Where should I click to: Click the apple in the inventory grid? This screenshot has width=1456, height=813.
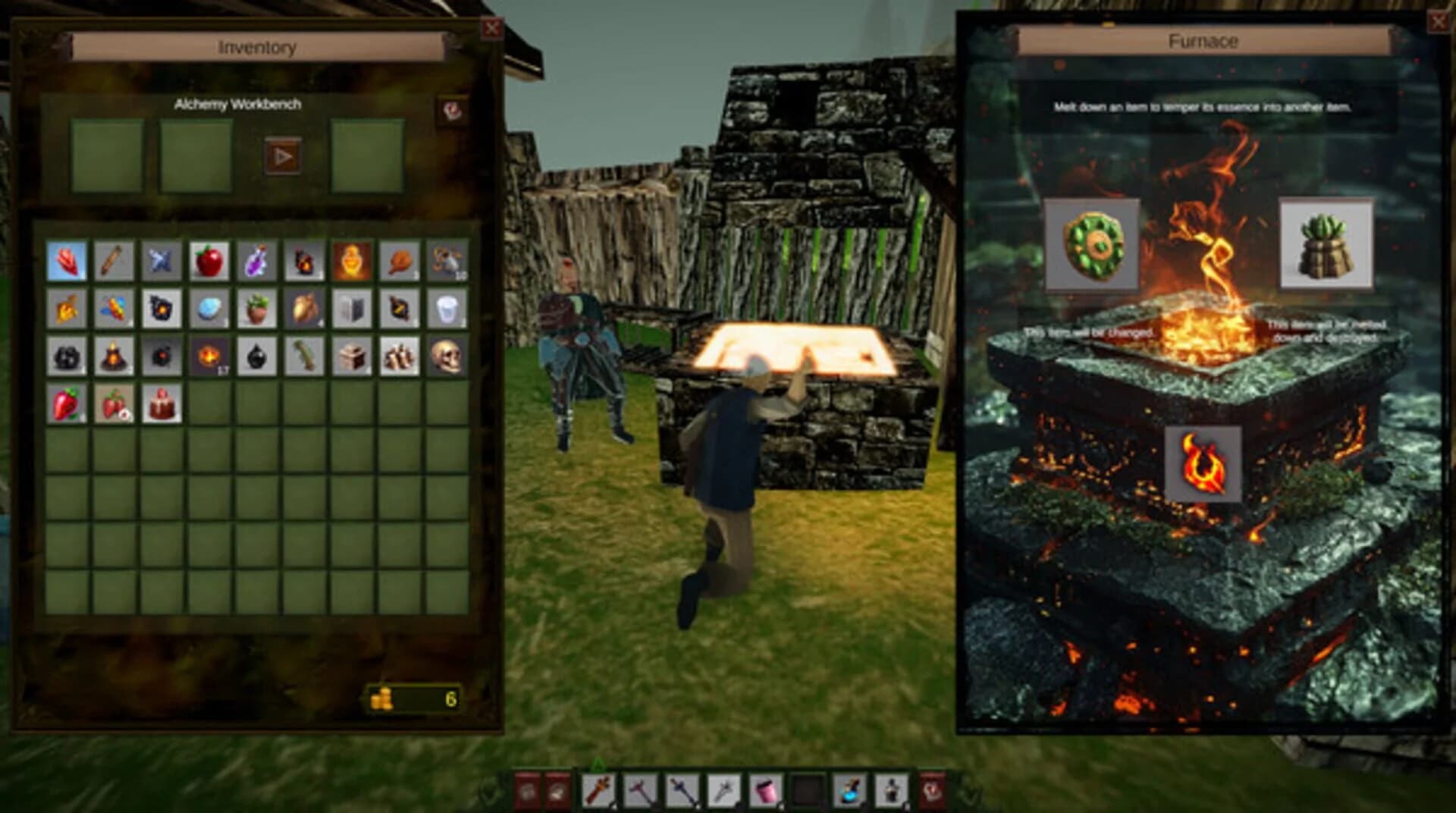pyautogui.click(x=210, y=260)
